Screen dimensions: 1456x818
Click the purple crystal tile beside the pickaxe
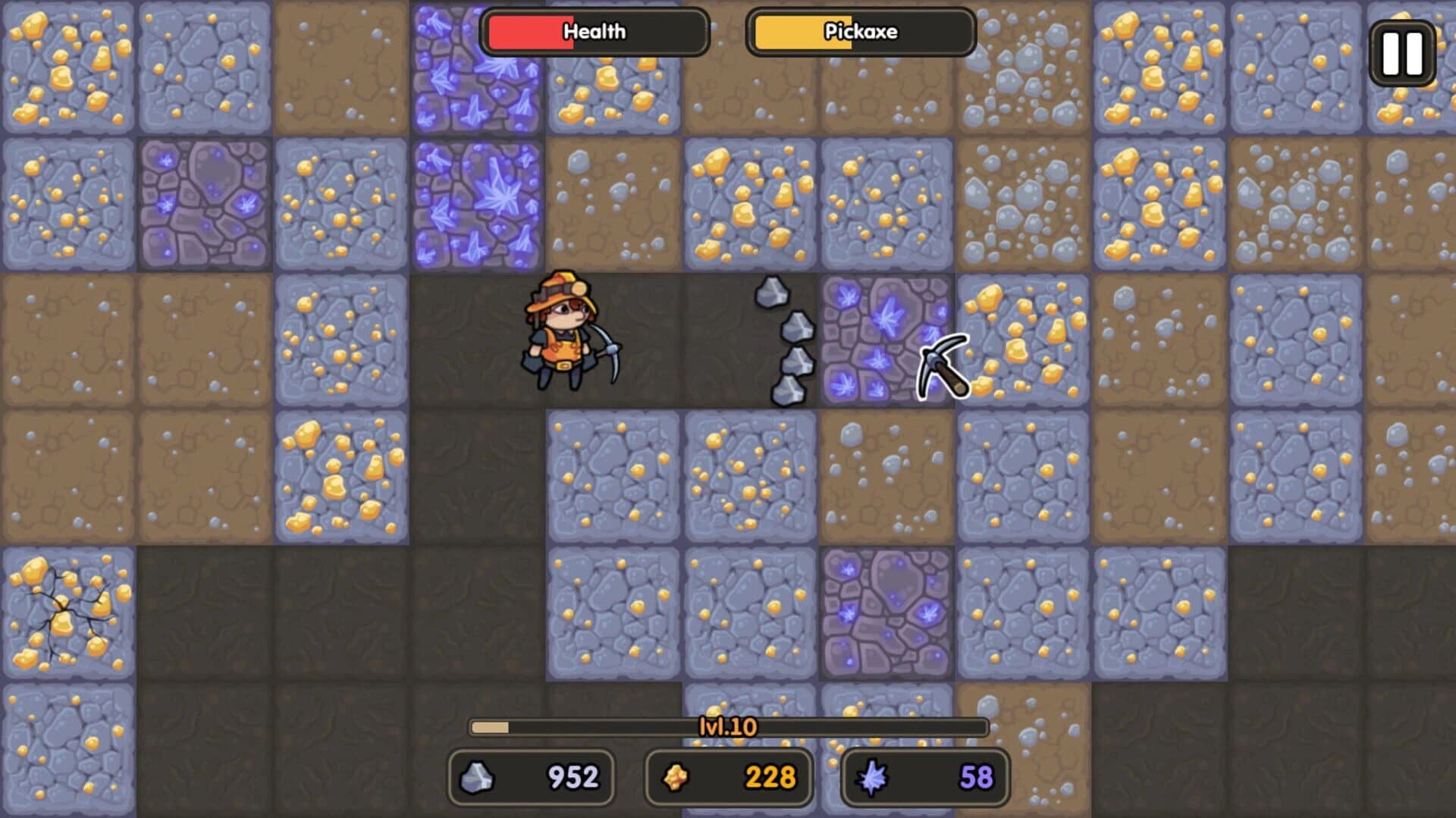click(883, 337)
